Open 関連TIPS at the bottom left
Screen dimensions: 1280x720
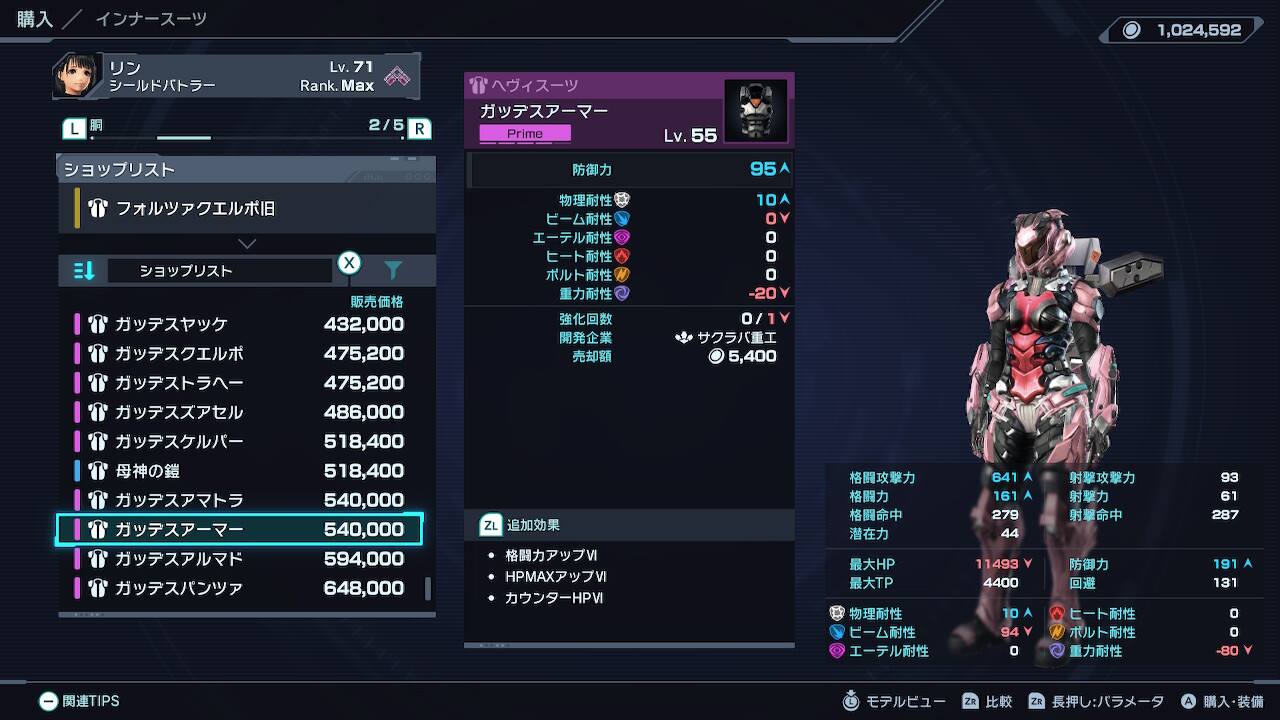point(80,701)
